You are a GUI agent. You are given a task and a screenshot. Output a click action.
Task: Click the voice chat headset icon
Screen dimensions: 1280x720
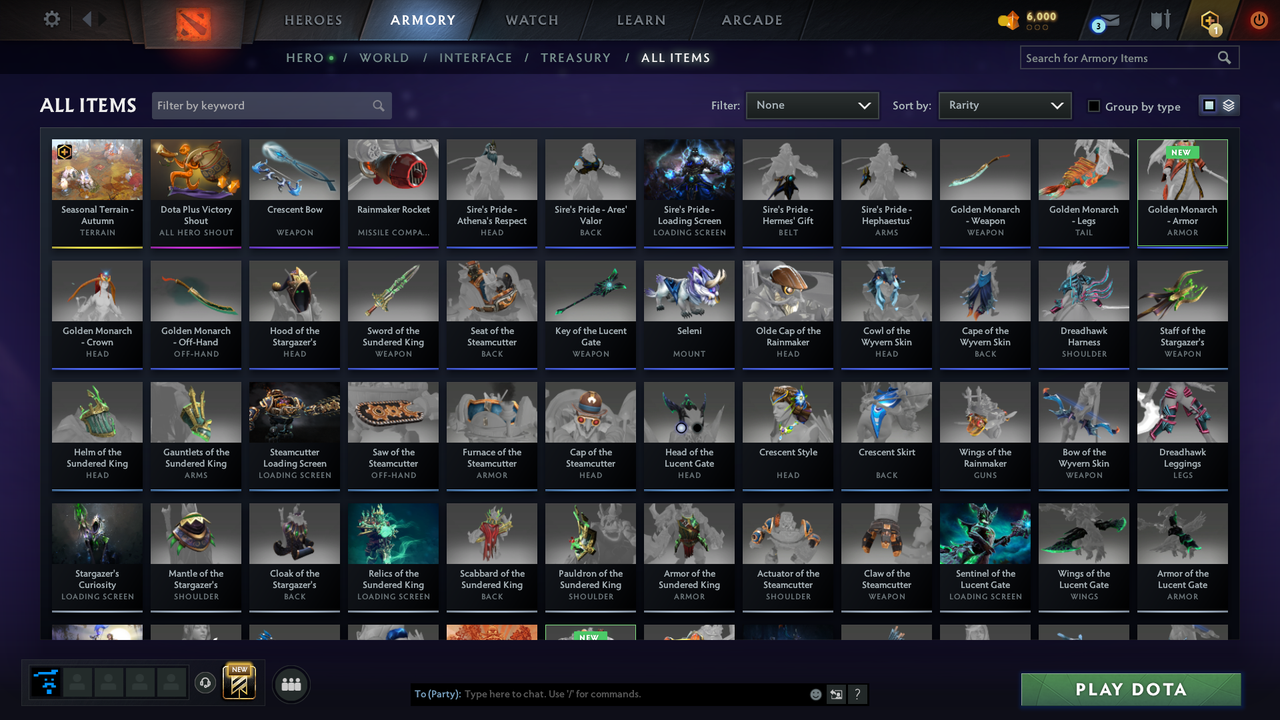click(x=207, y=682)
